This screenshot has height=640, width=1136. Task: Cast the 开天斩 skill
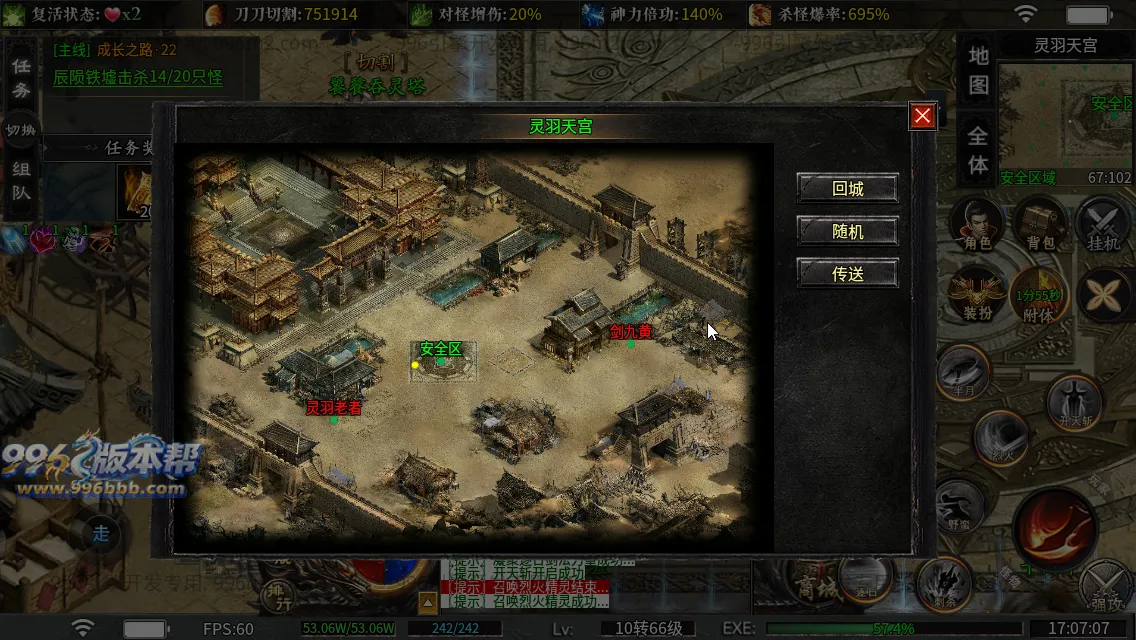click(x=1075, y=402)
